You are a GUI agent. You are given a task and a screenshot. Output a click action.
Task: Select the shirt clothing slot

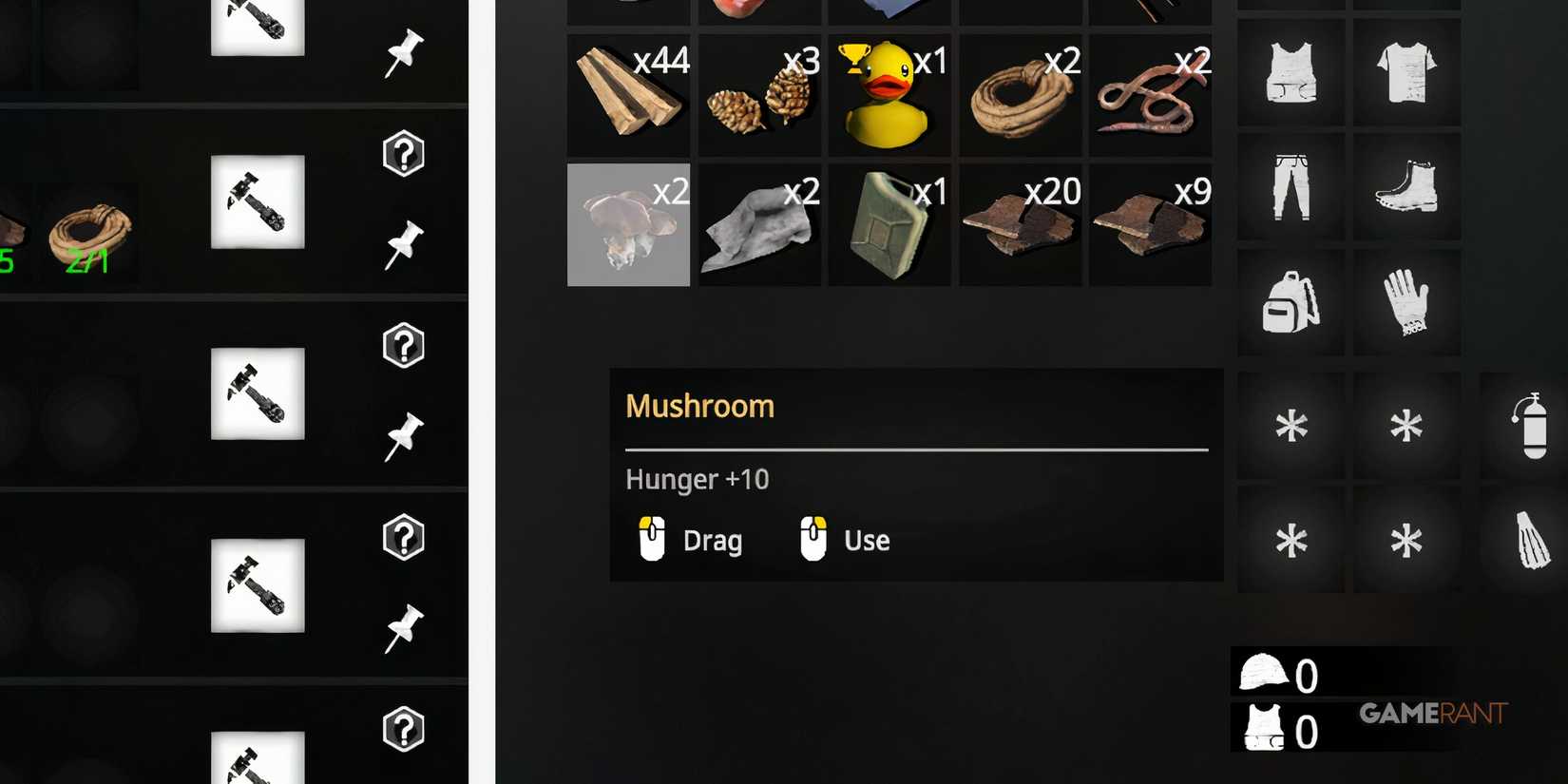(1407, 71)
